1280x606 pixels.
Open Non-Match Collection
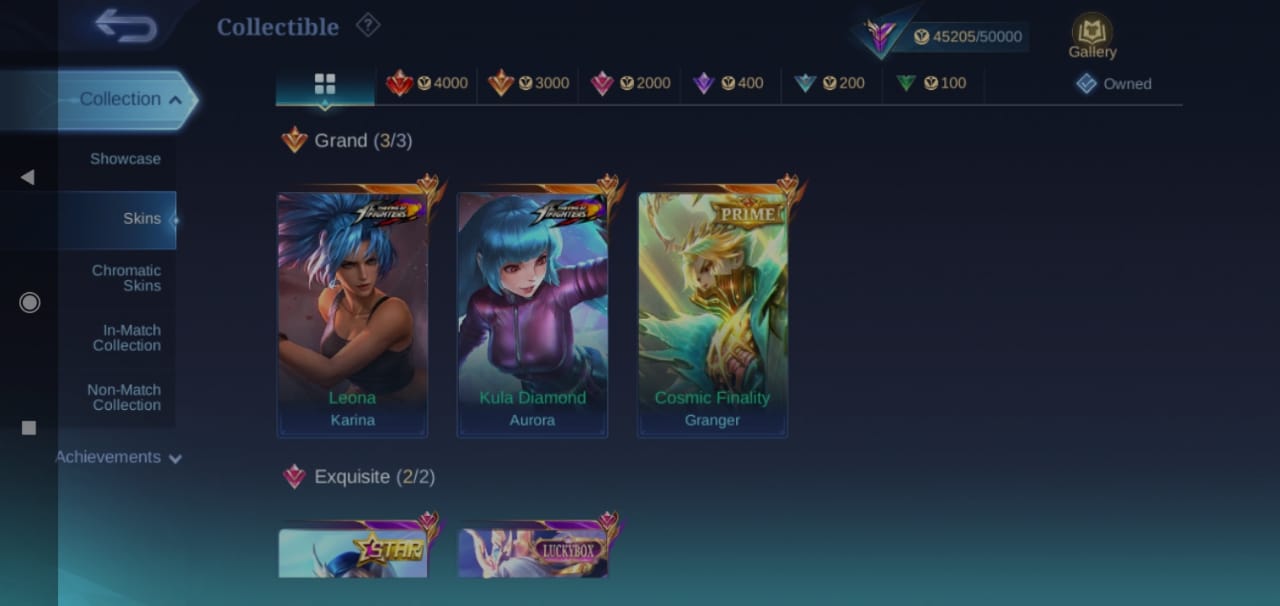124,398
